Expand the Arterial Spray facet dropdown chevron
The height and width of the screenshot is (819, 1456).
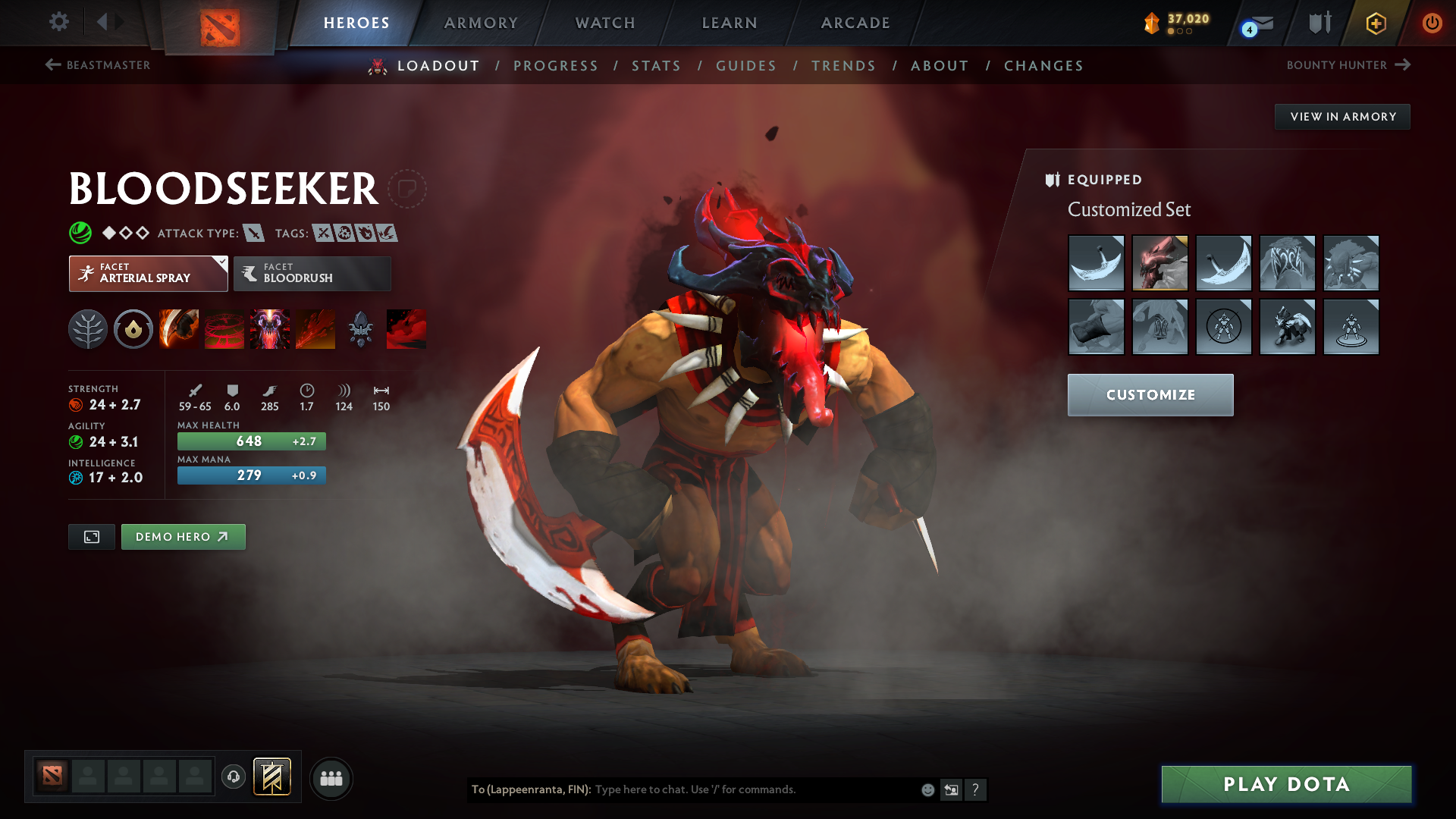point(221,262)
